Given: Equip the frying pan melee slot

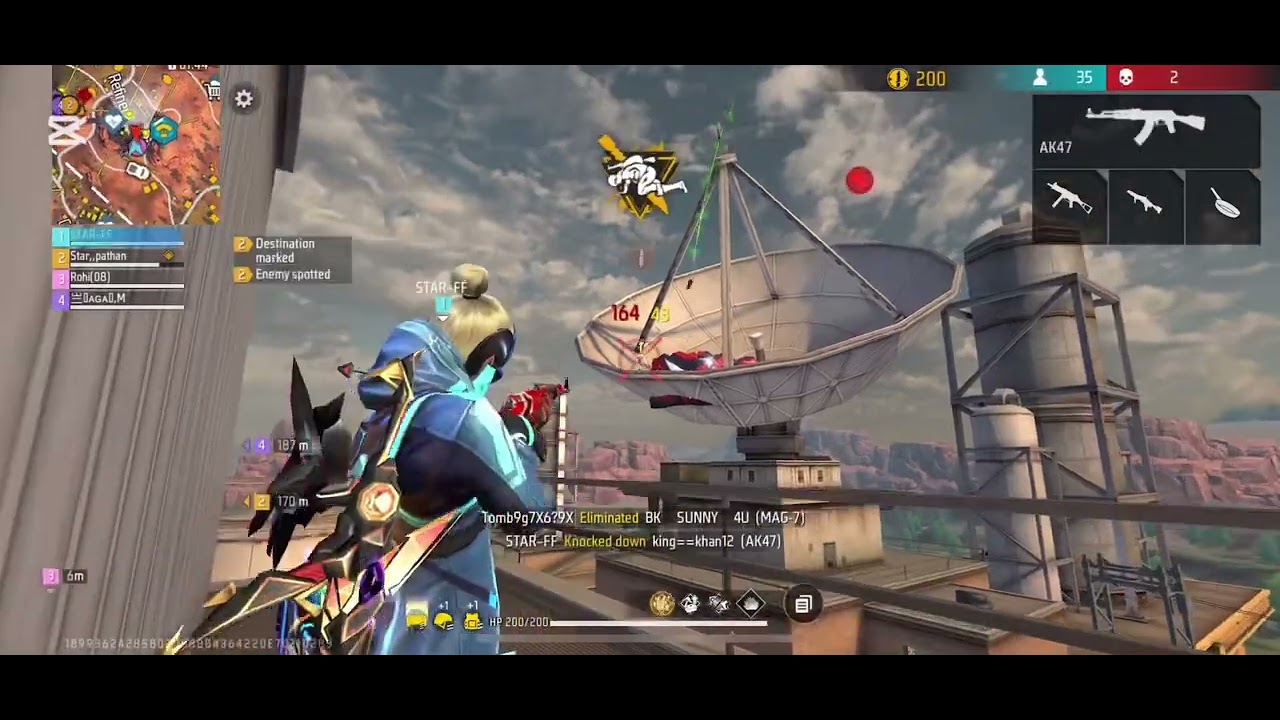Looking at the screenshot, I should tap(1223, 207).
